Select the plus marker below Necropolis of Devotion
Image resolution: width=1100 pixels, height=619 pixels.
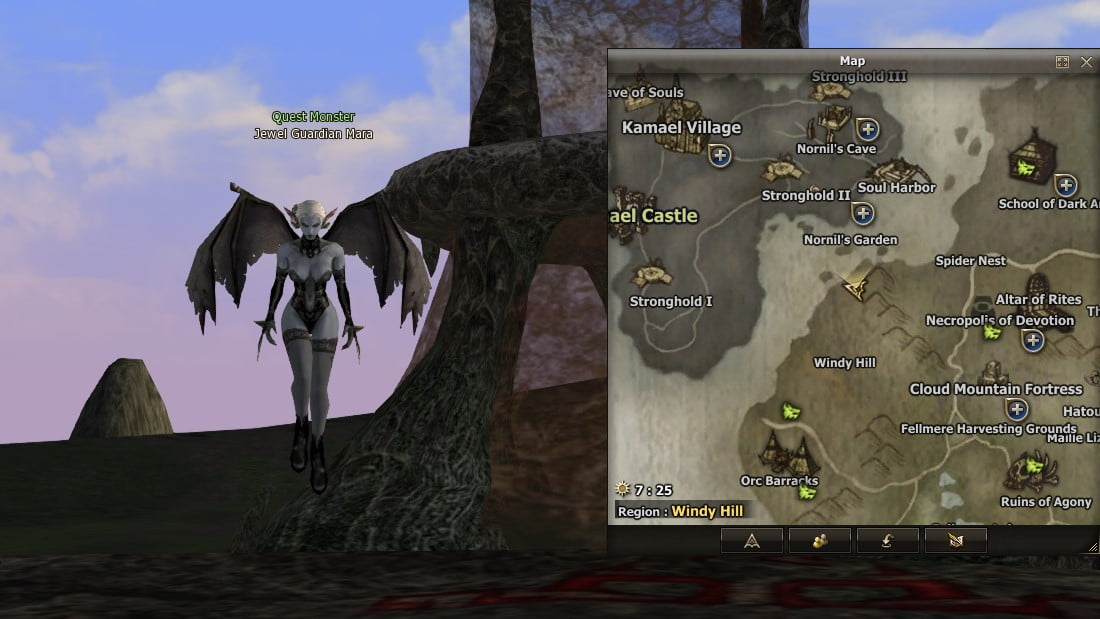[x=1033, y=341]
